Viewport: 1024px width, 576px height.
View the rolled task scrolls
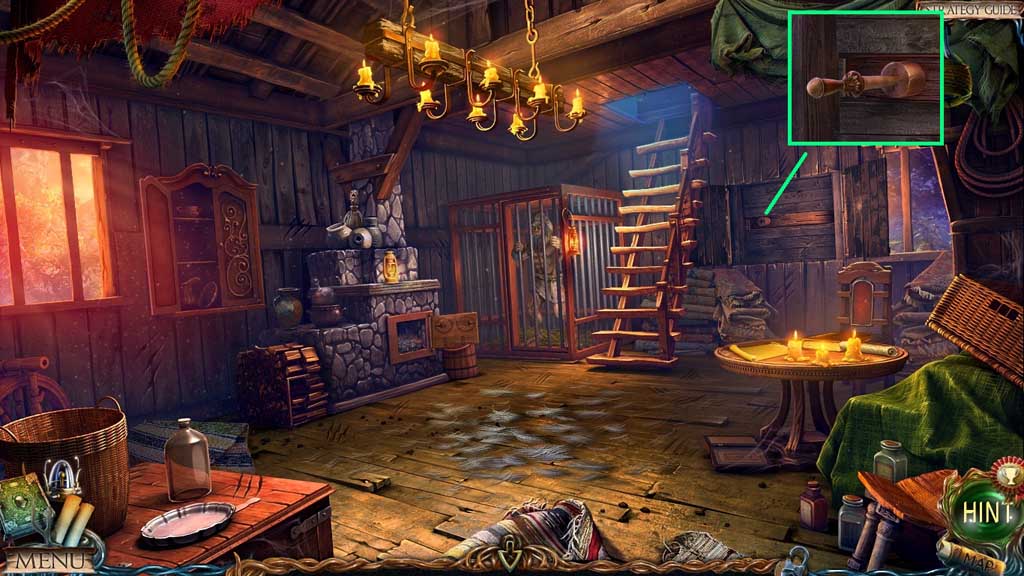(x=73, y=519)
